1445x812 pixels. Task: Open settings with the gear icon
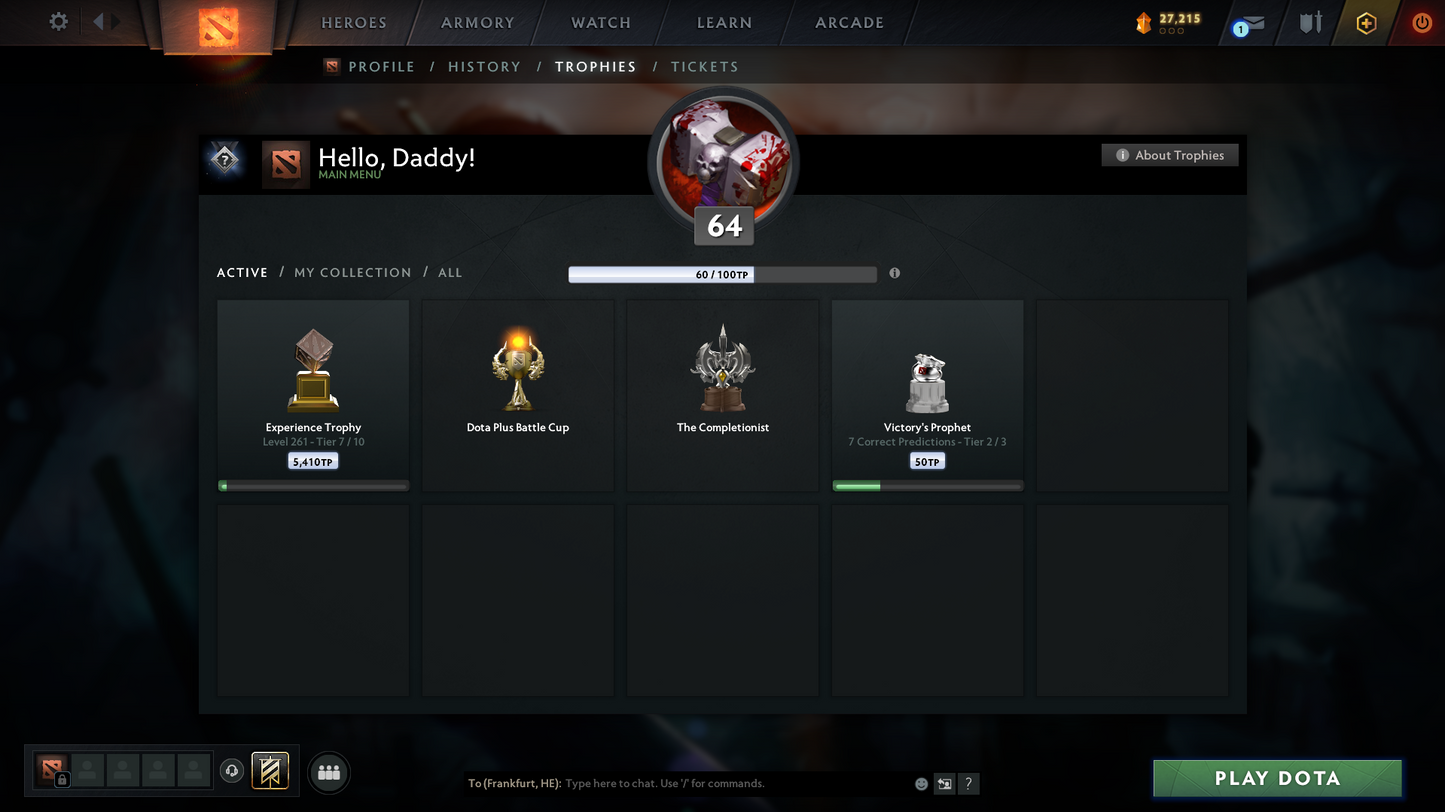[58, 21]
